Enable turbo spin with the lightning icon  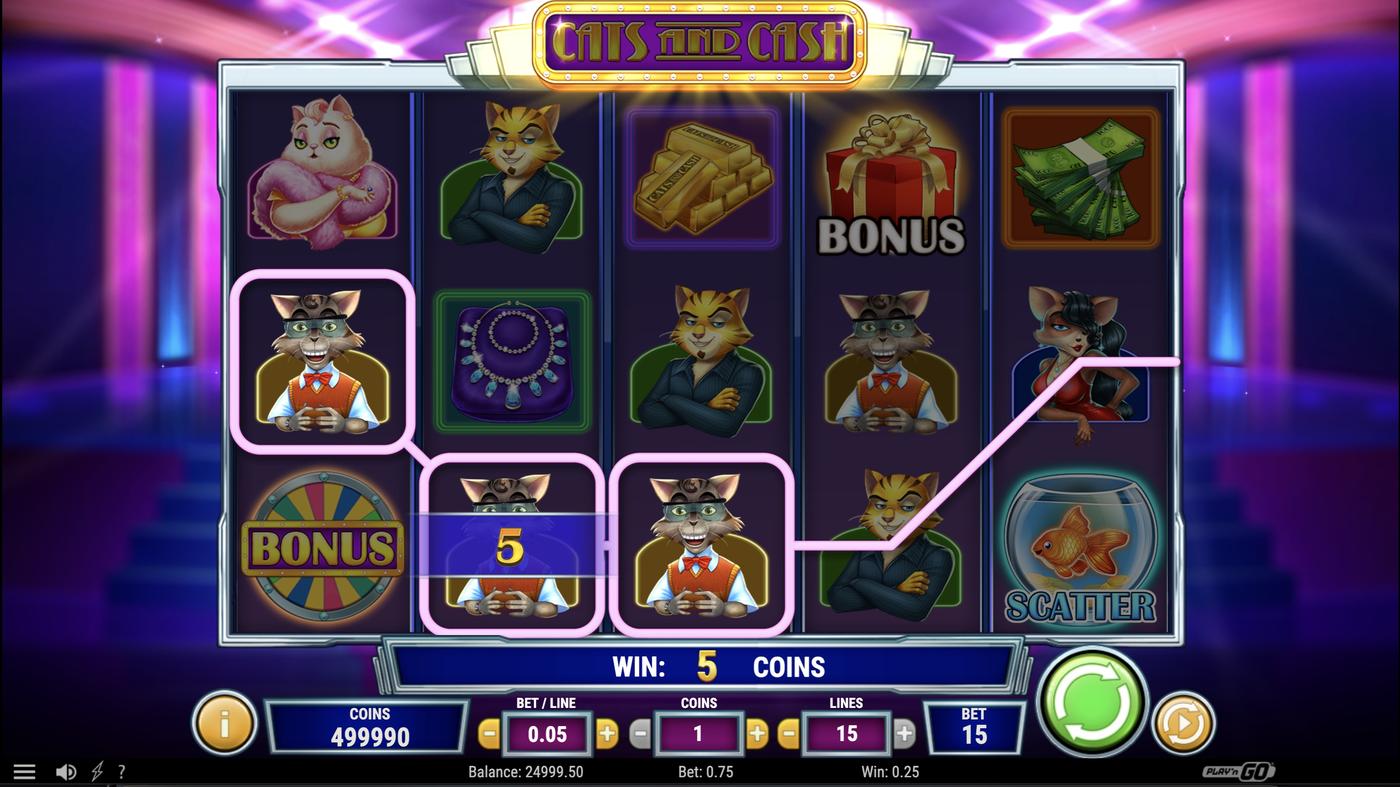pos(95,771)
